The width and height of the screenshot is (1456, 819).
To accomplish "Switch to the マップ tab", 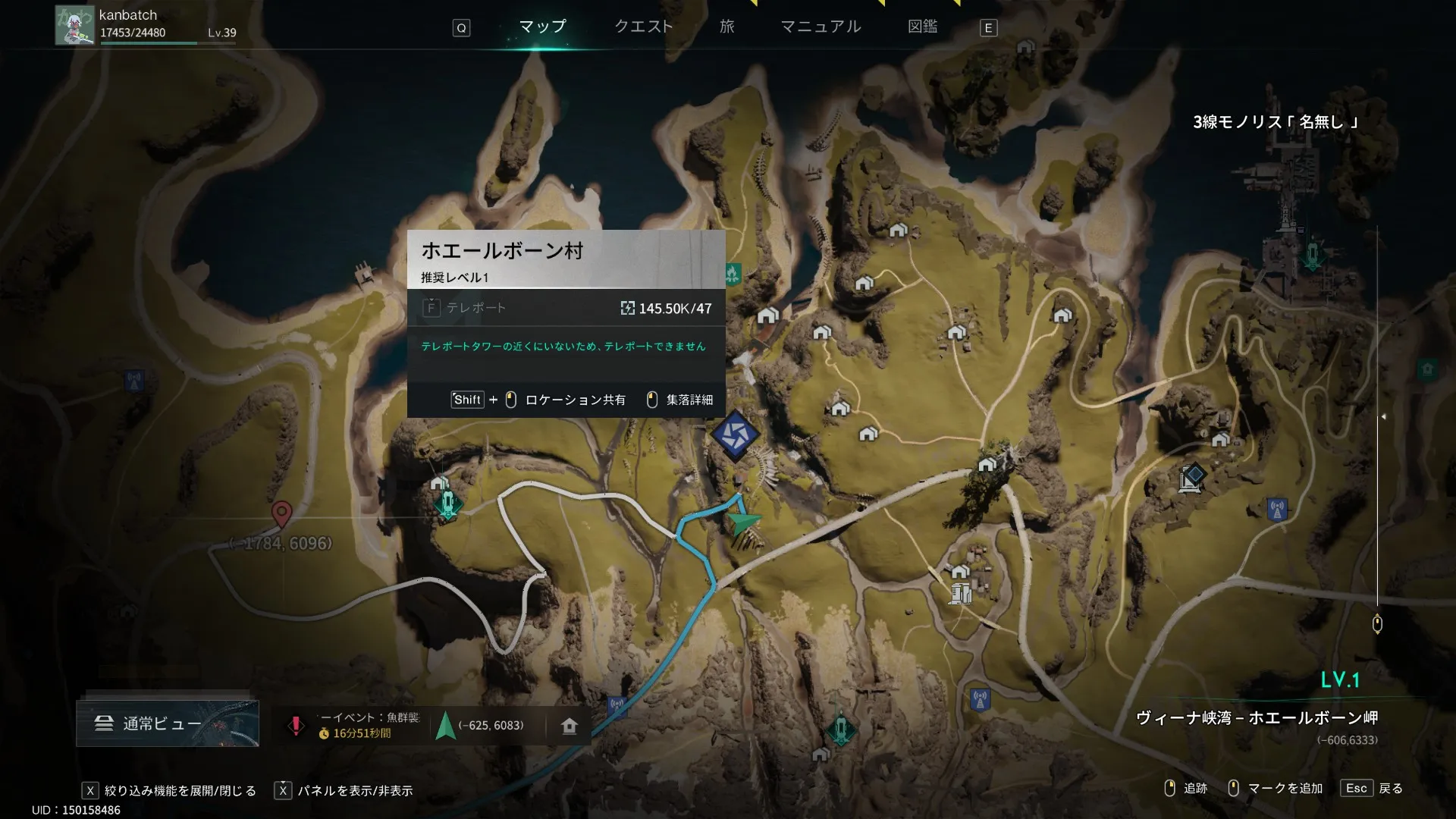I will (542, 27).
